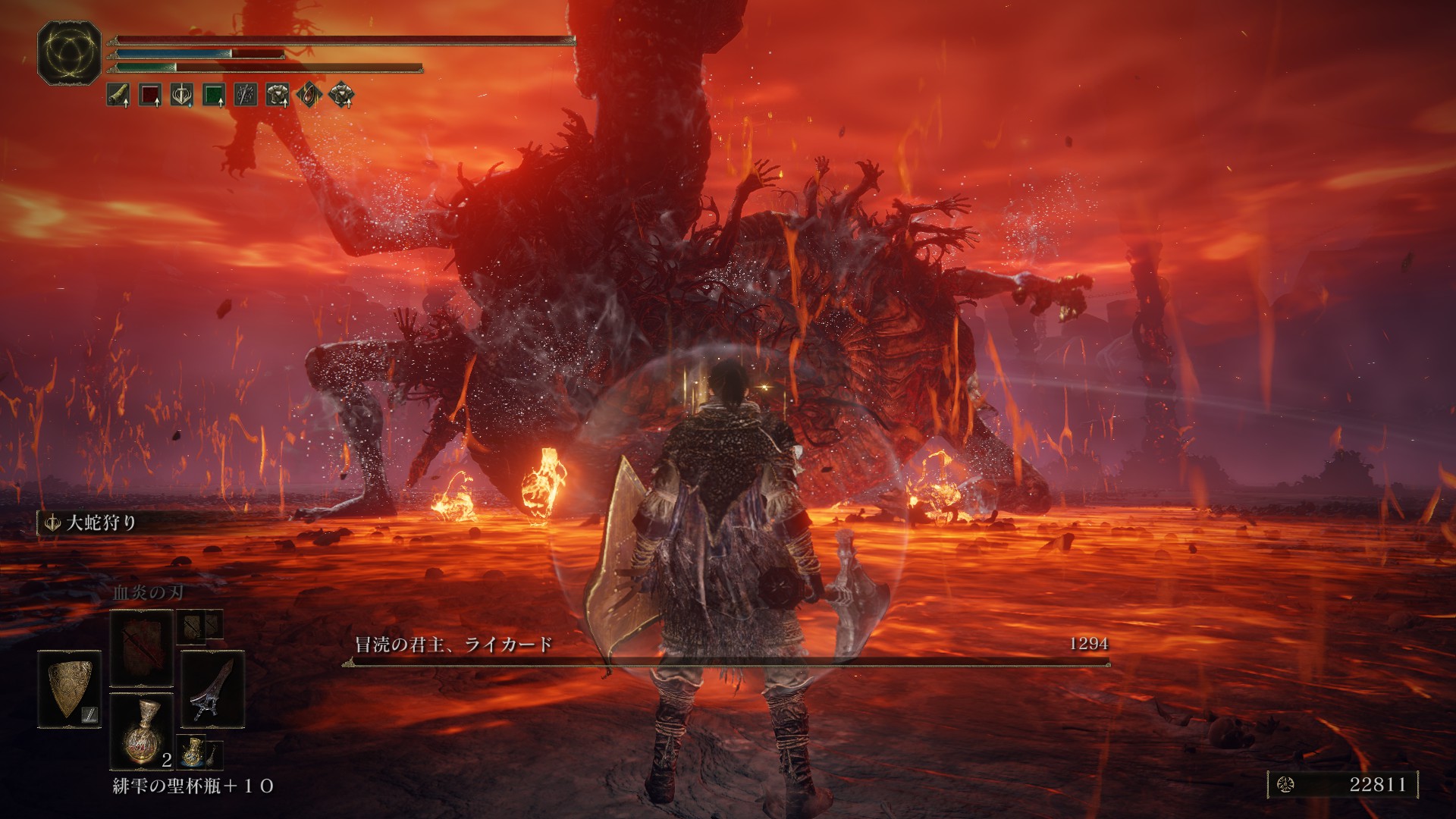Inspect the horn buff status icon
This screenshot has width=1456, height=819.
pos(118,95)
